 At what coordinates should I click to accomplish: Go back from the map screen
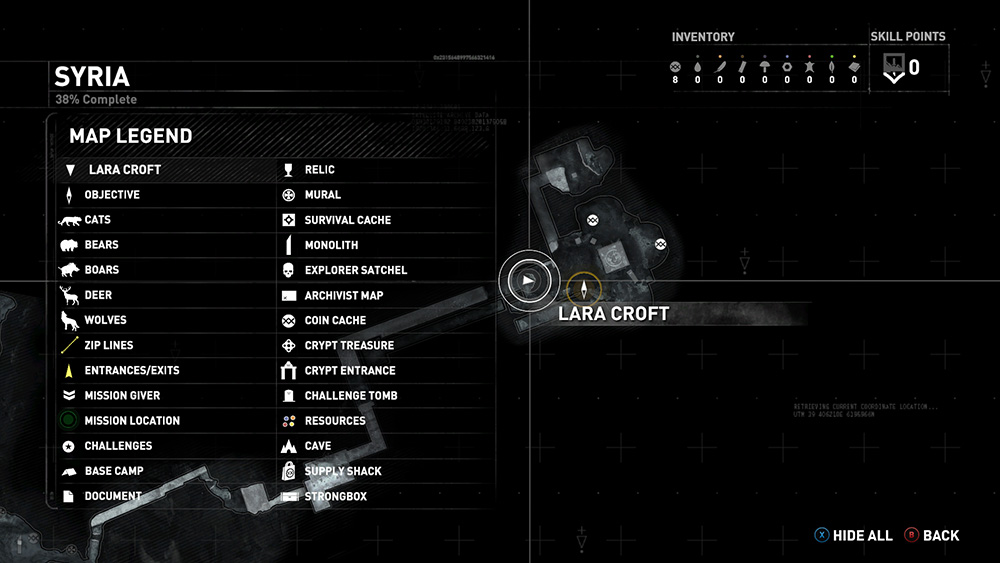[x=932, y=536]
